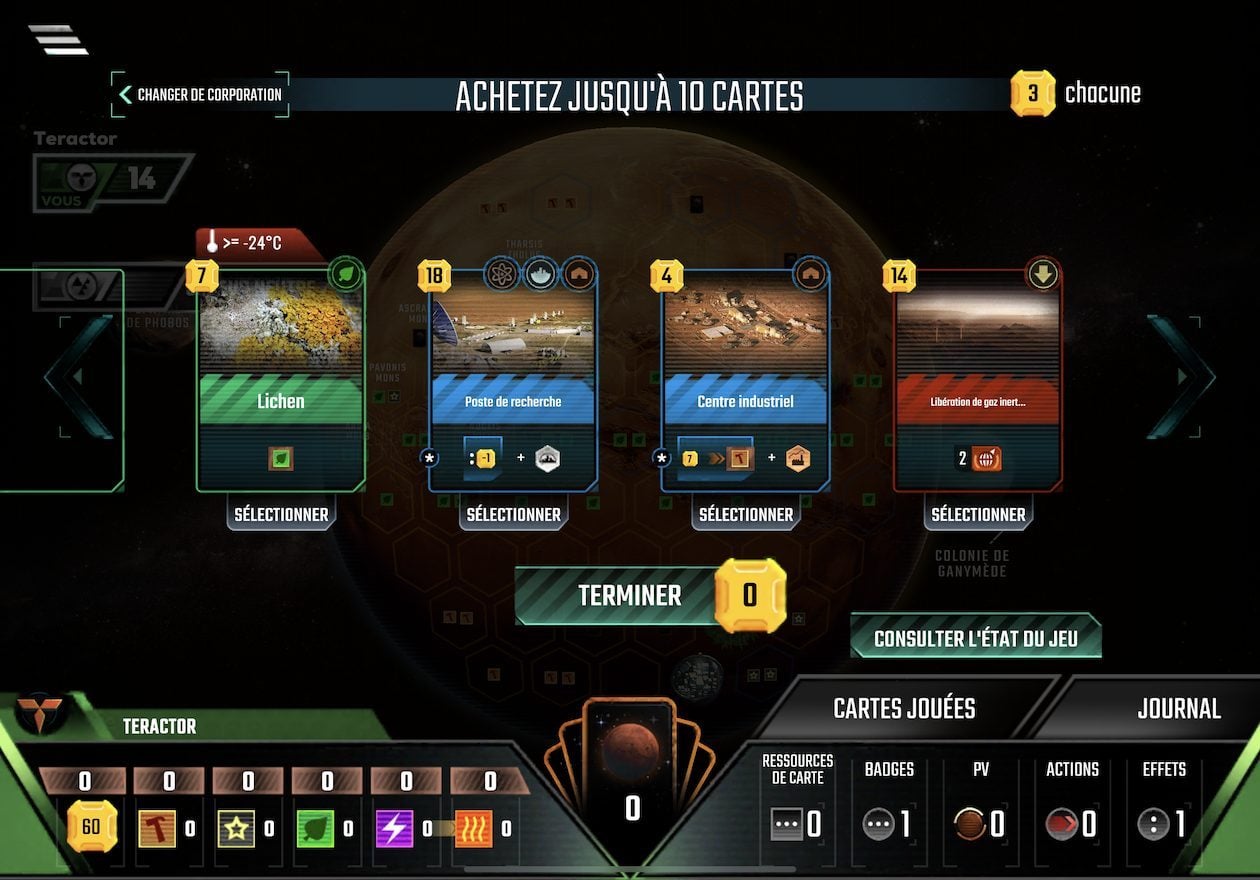
Task: Open Consulter l'état du jeu
Action: 975,638
